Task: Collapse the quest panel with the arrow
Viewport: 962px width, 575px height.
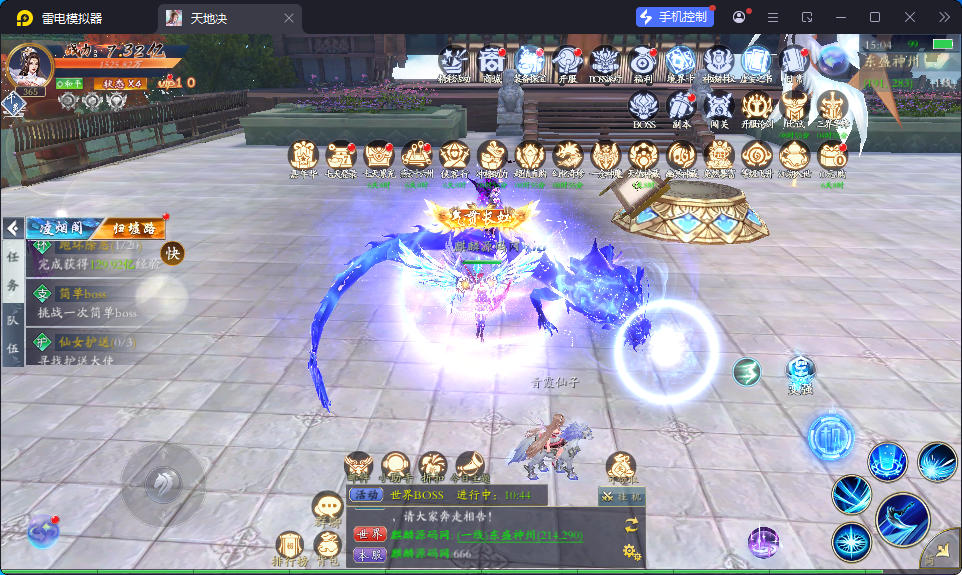Action: click(13, 228)
